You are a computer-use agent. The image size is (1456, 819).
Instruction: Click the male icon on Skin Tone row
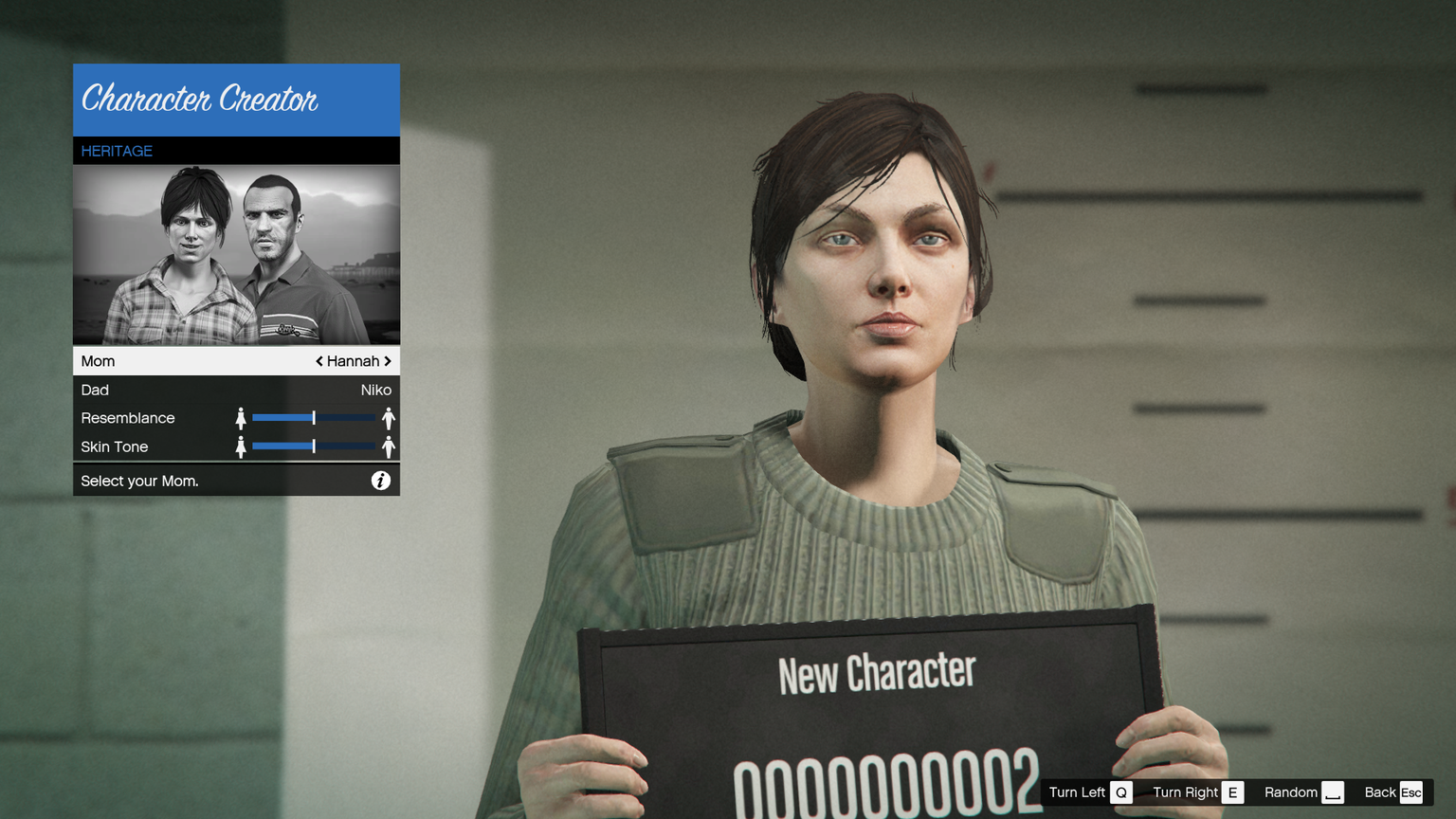pyautogui.click(x=389, y=446)
